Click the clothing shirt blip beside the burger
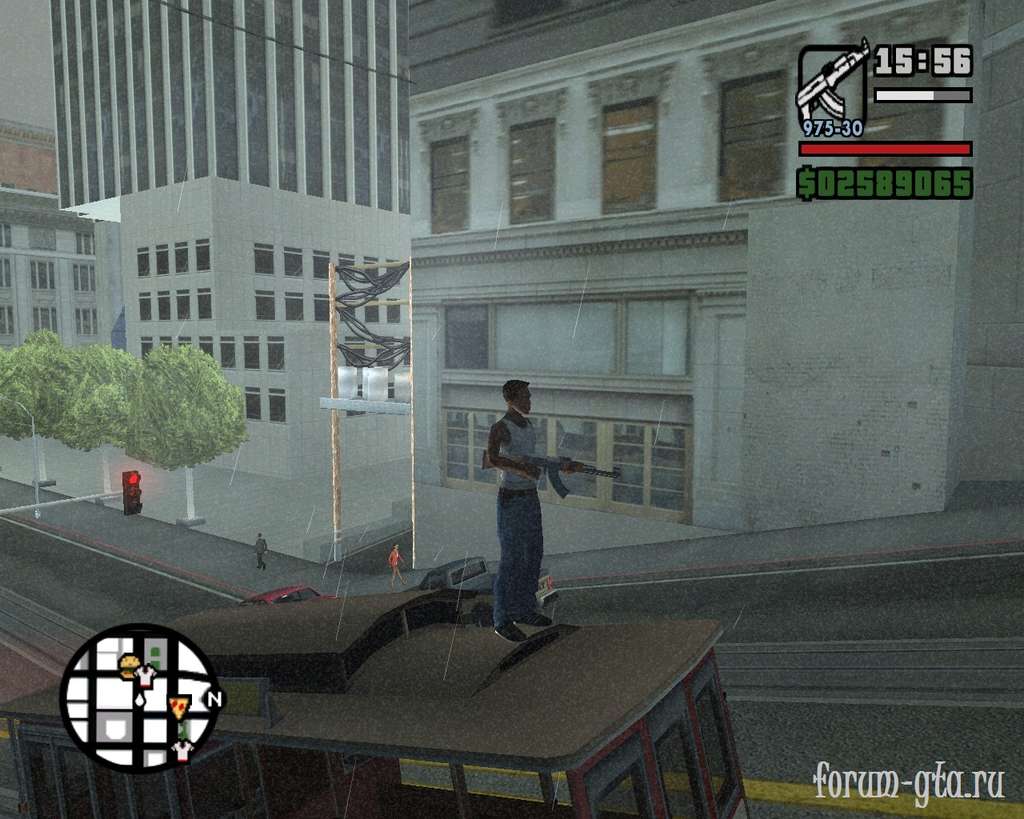Viewport: 1024px width, 819px height. tap(147, 677)
